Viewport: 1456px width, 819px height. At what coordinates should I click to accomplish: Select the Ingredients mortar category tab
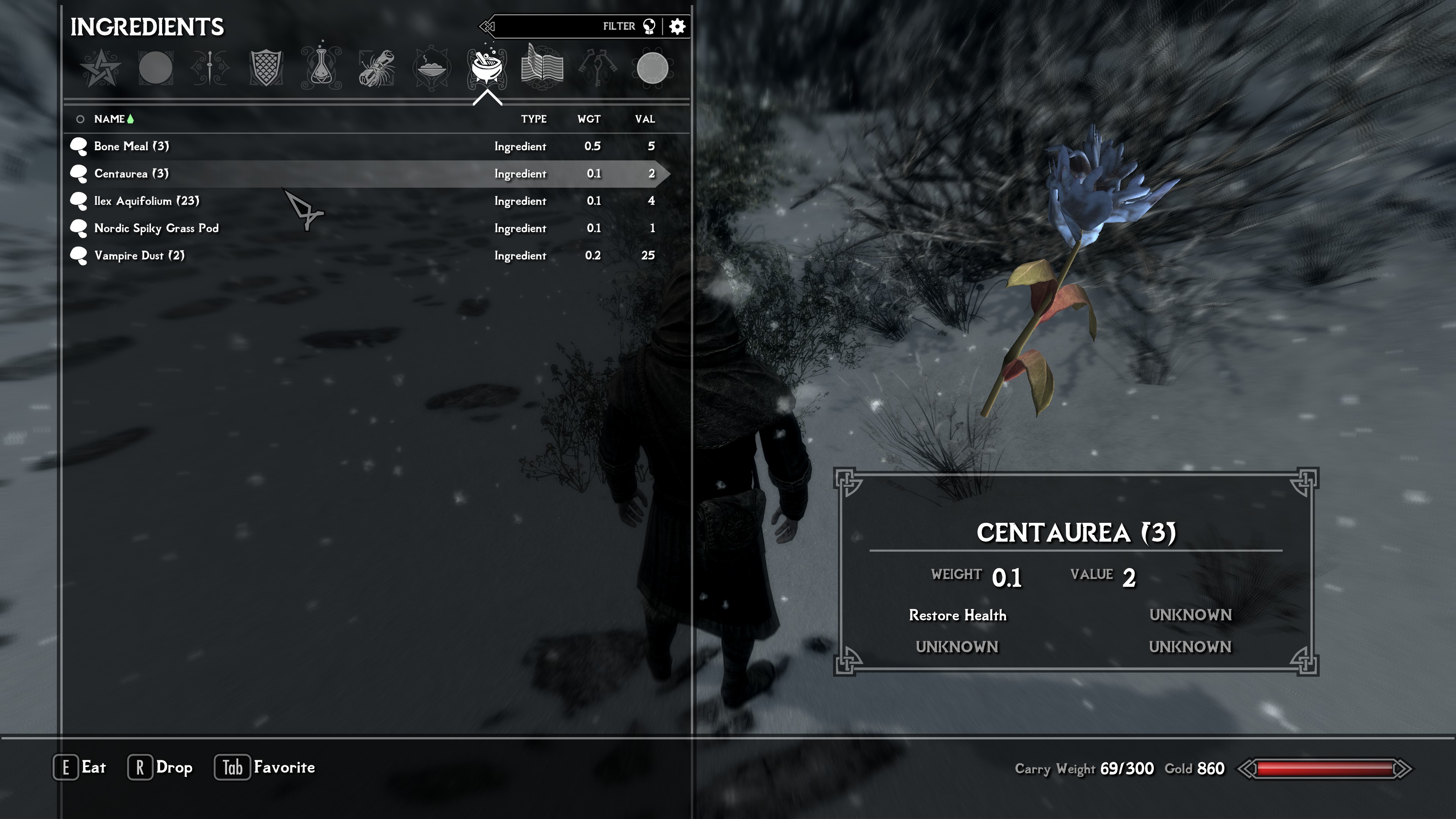click(486, 68)
